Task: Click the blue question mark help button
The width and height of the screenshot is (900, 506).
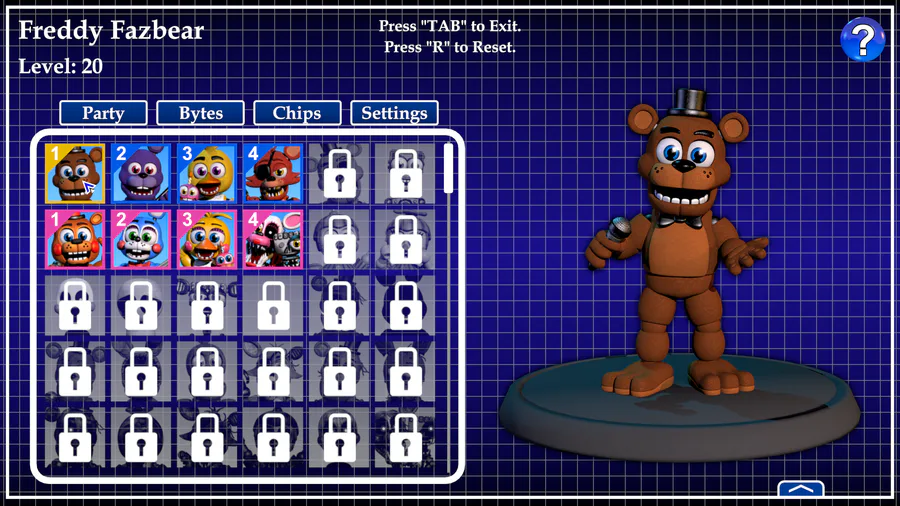Action: 862,40
